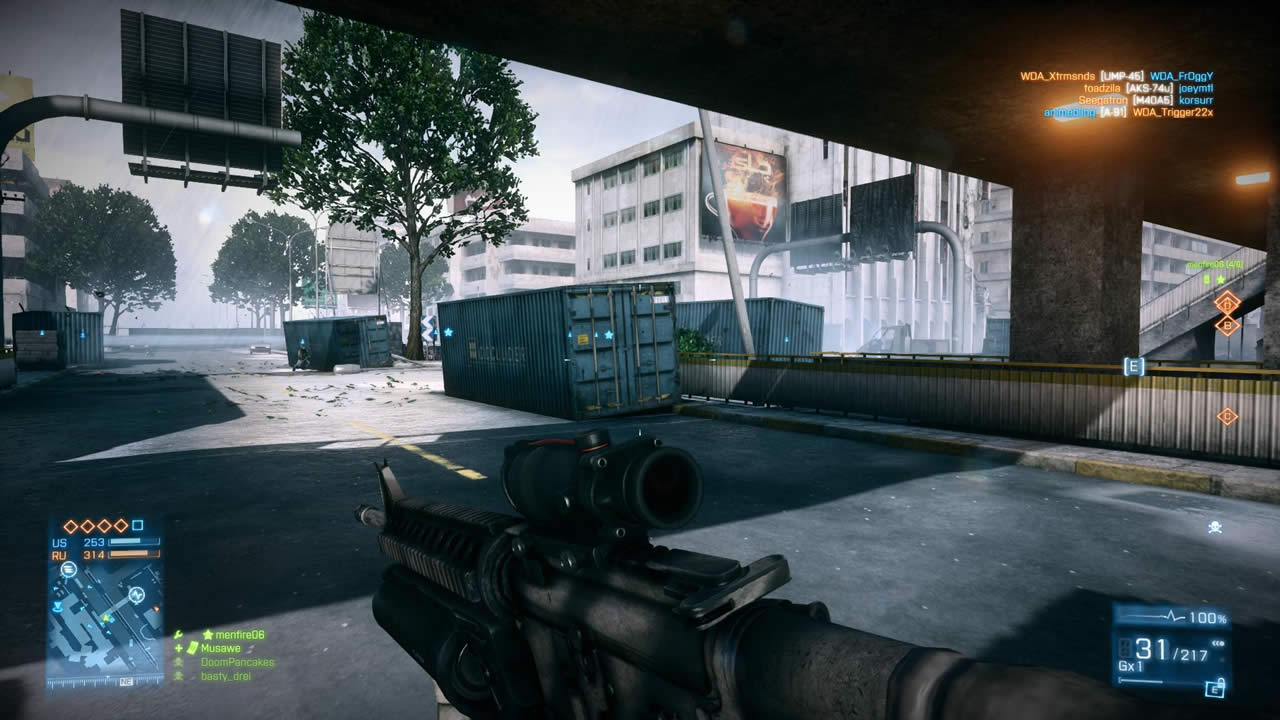1280x720 pixels.
Task: Choose DoomPancakes in the squad list
Action: pyautogui.click(x=236, y=662)
